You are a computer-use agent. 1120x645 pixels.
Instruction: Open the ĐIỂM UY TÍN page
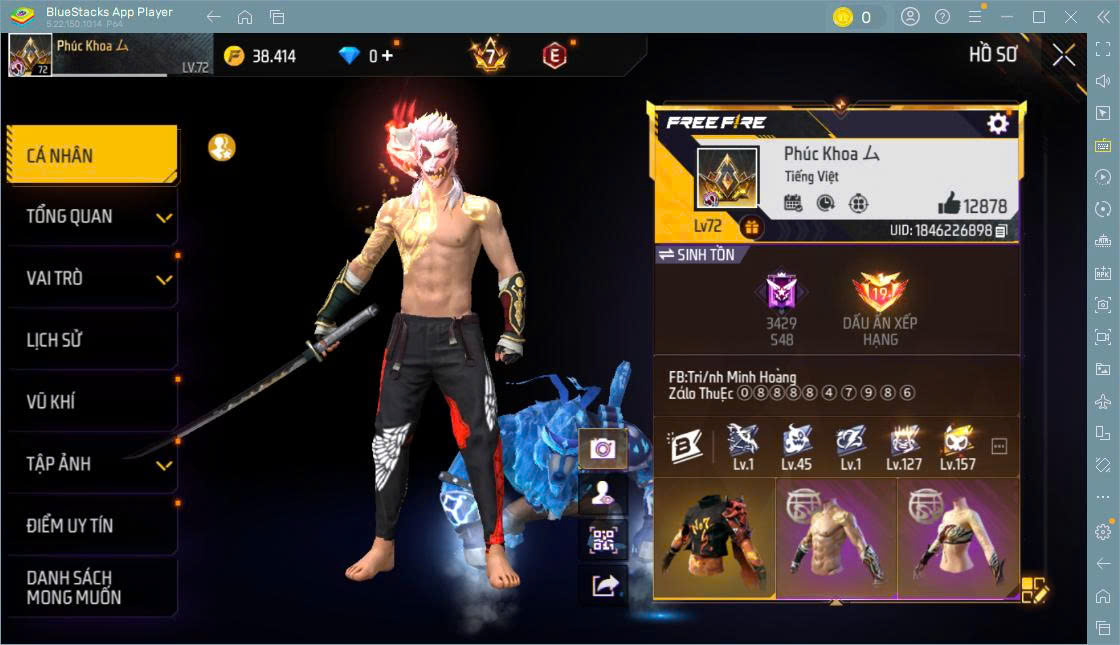92,525
